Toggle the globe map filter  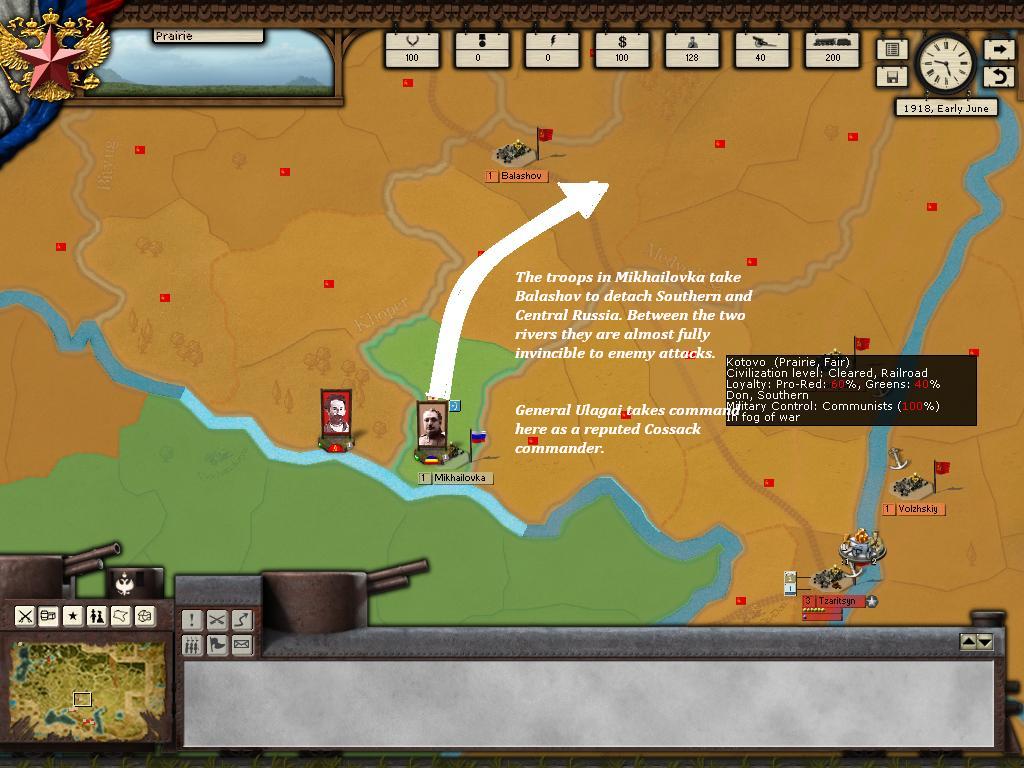pos(145,616)
